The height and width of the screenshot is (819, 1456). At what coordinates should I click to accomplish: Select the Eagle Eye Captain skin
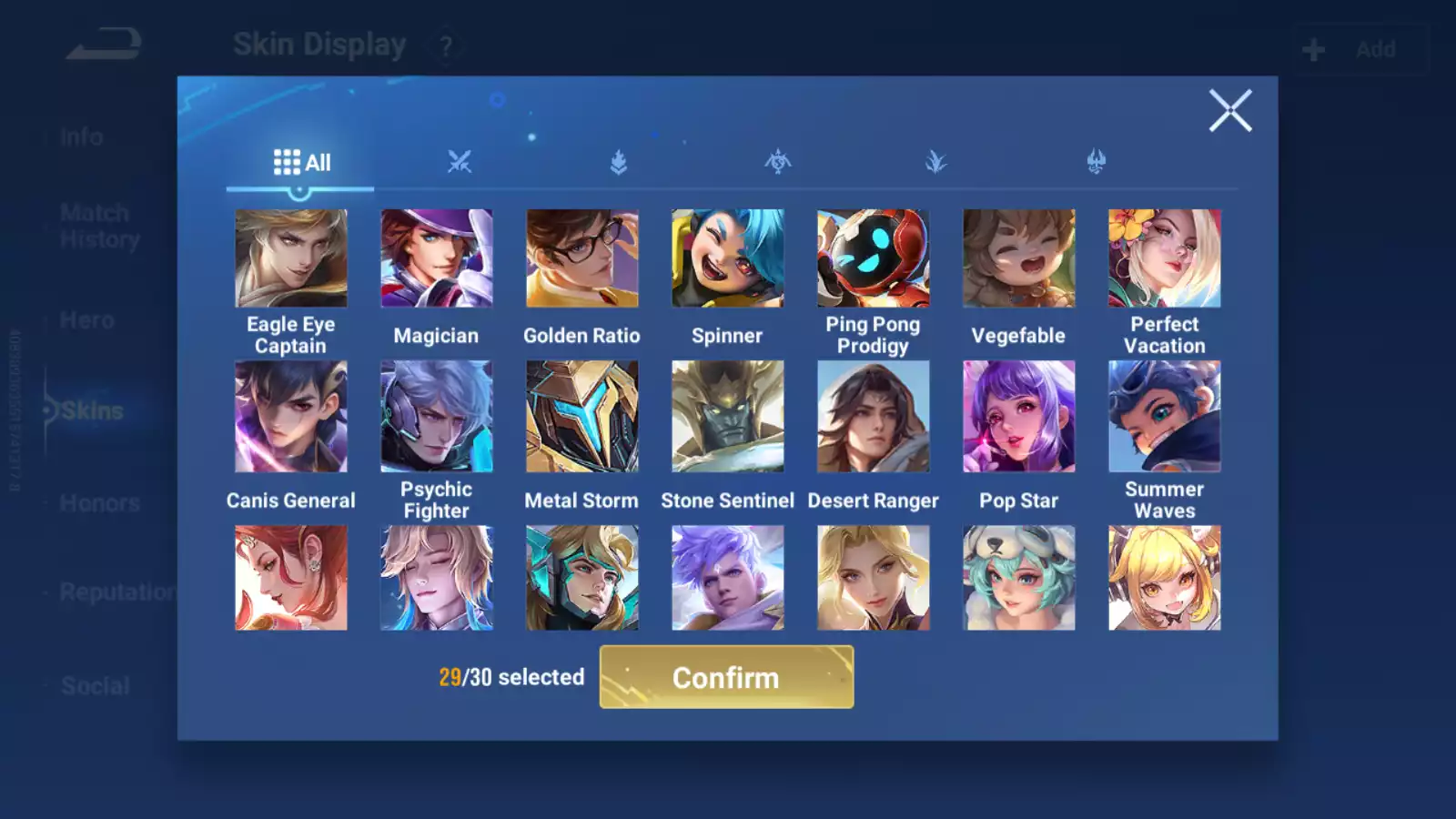[x=291, y=258]
